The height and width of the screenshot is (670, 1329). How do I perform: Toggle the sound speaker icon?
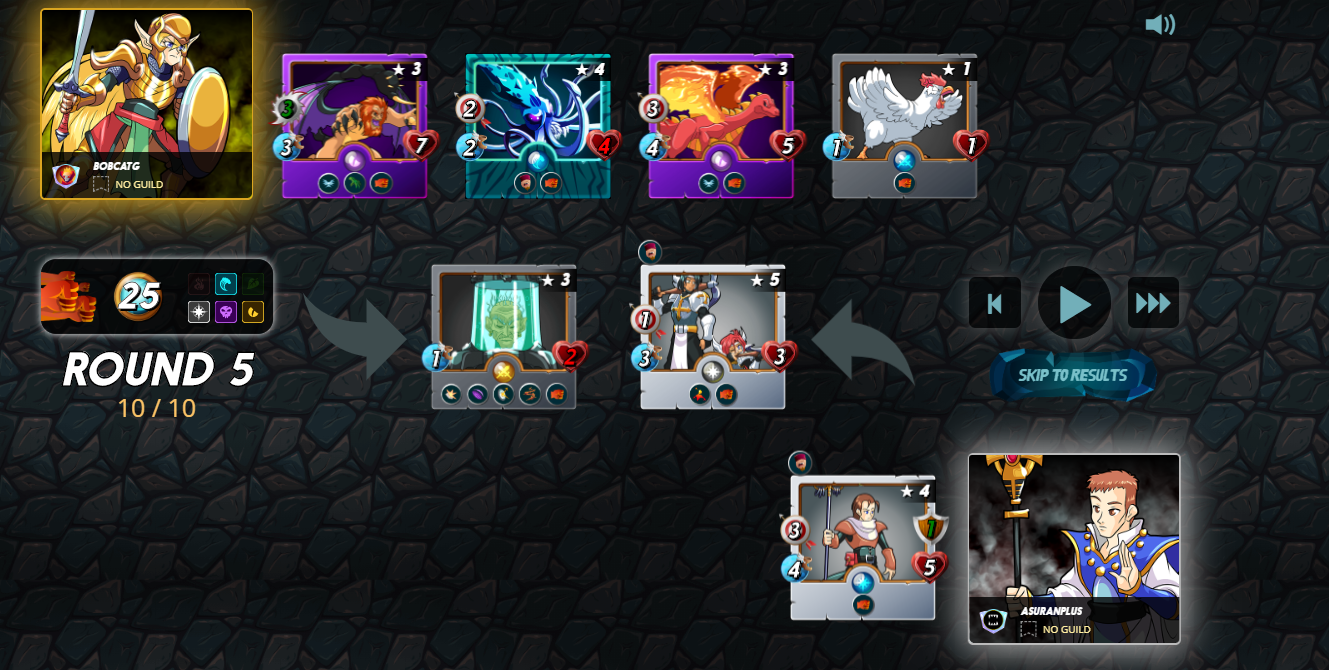click(x=1159, y=24)
